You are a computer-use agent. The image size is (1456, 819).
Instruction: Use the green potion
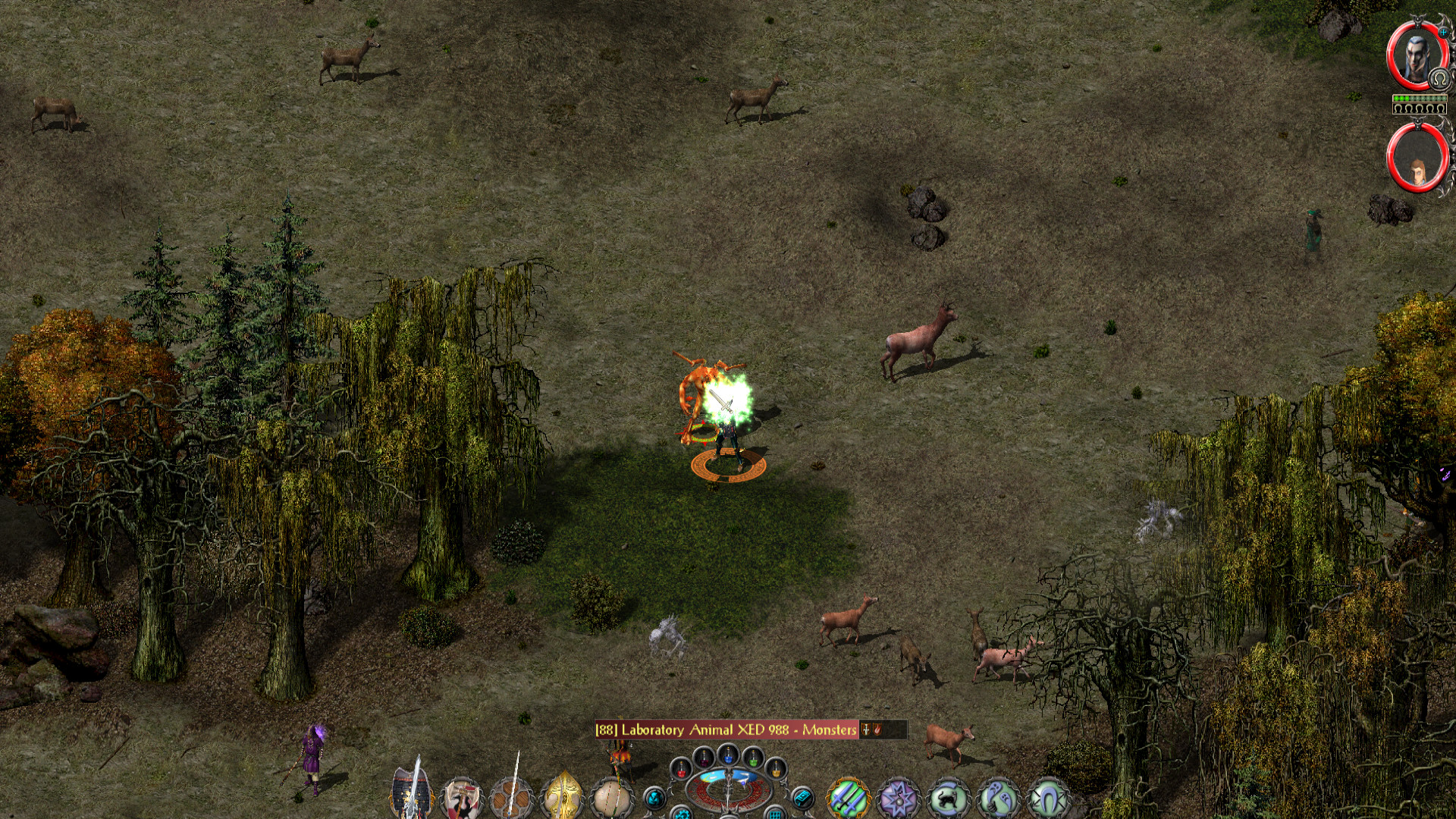coord(752,756)
